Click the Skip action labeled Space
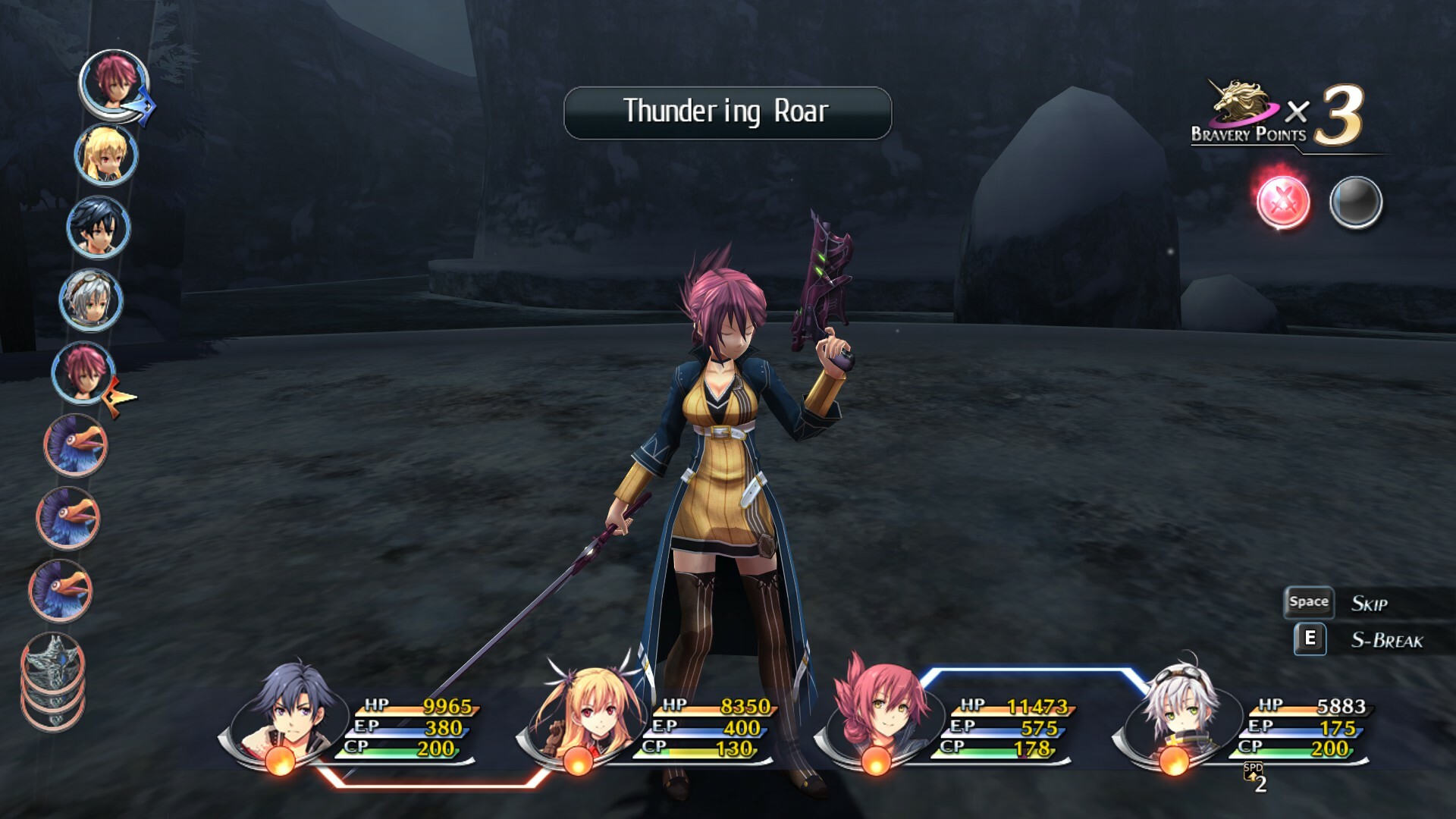Screen dimensions: 1456x819 tap(1308, 601)
